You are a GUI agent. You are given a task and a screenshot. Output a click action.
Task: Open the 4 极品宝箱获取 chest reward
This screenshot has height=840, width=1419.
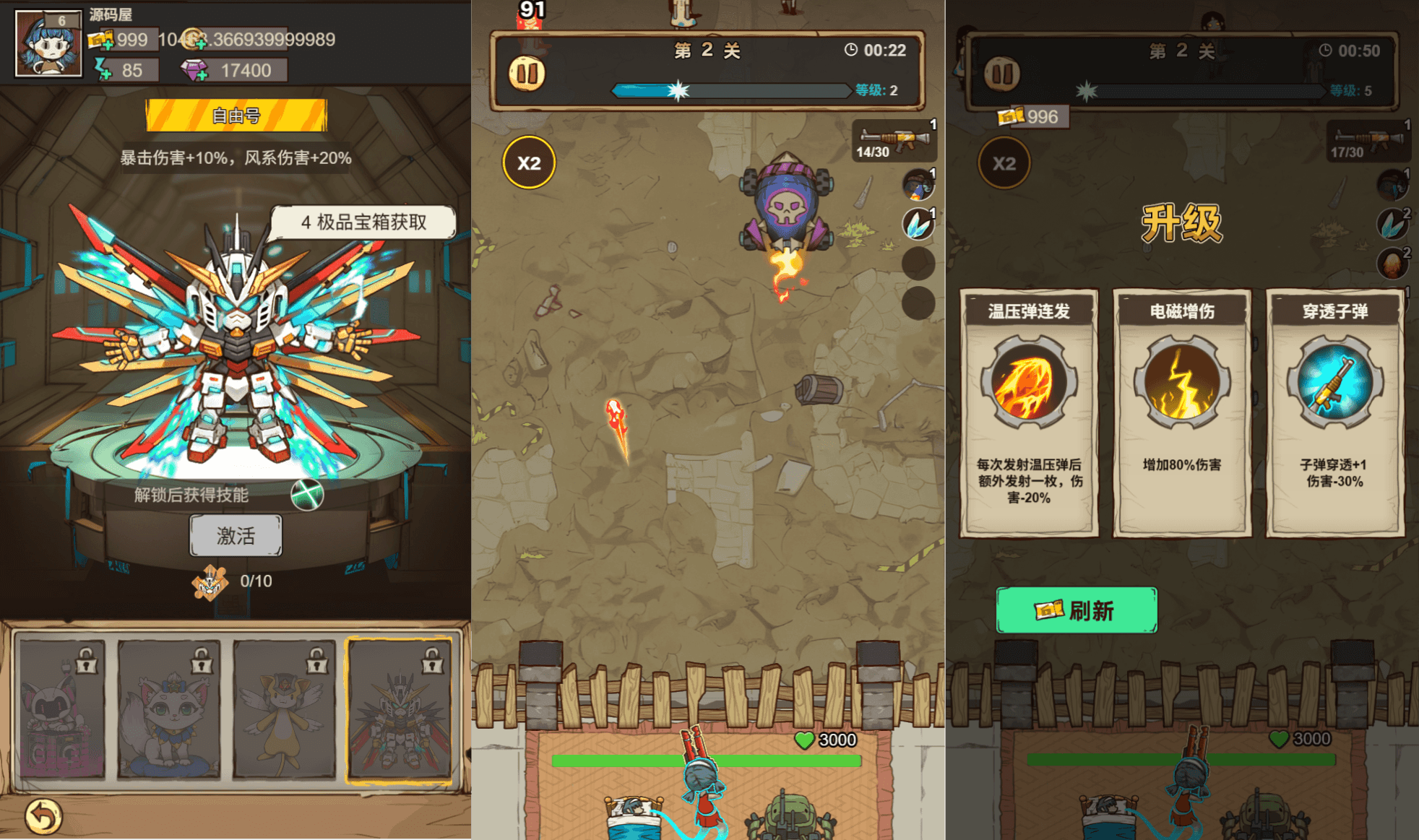(363, 222)
